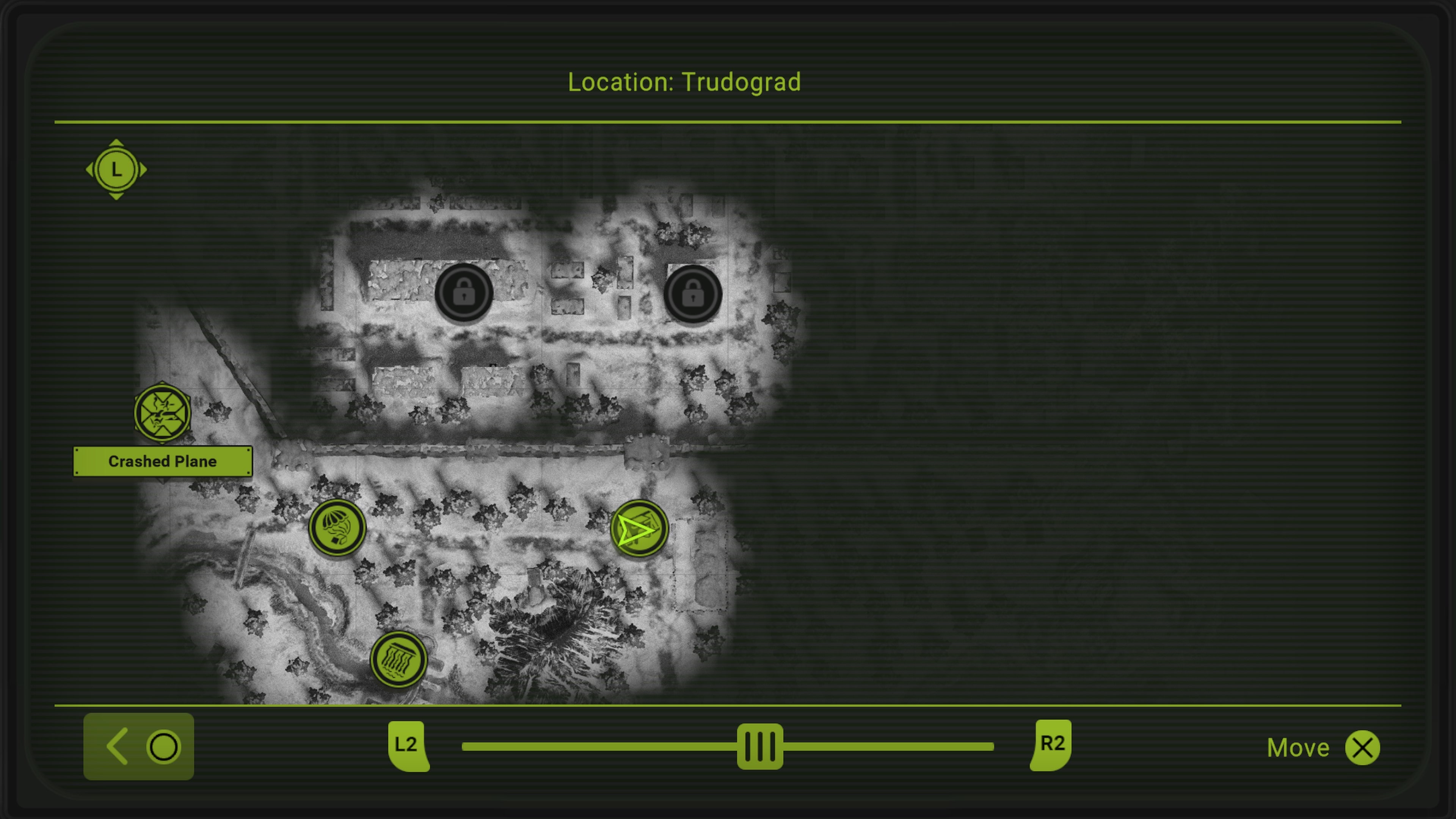Click the zoom slider grip handle
Image resolution: width=1456 pixels, height=819 pixels.
click(760, 746)
